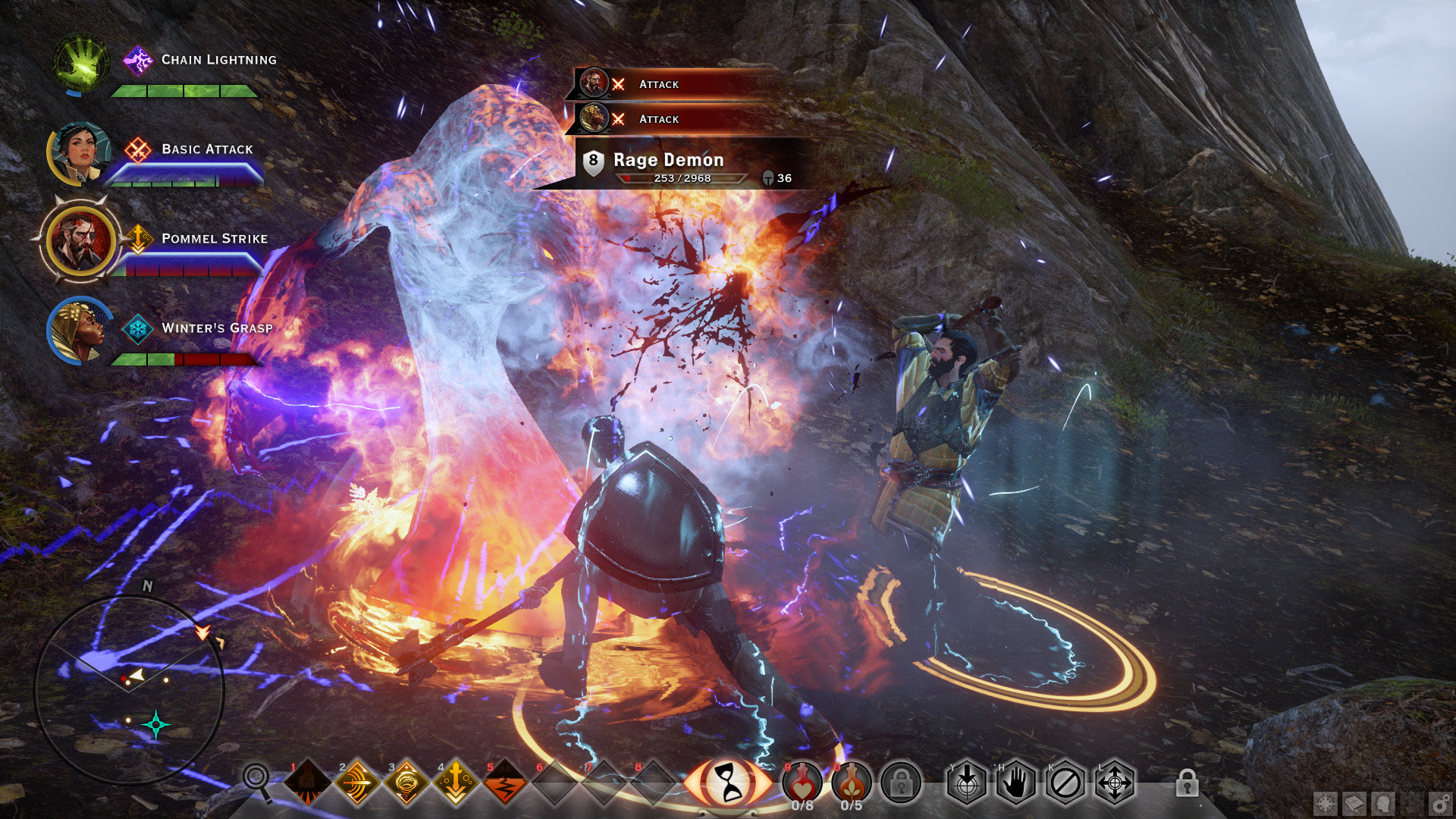Viewport: 1456px width, 819px height.
Task: Click the crosshair move-to-point command icon
Action: (1115, 783)
